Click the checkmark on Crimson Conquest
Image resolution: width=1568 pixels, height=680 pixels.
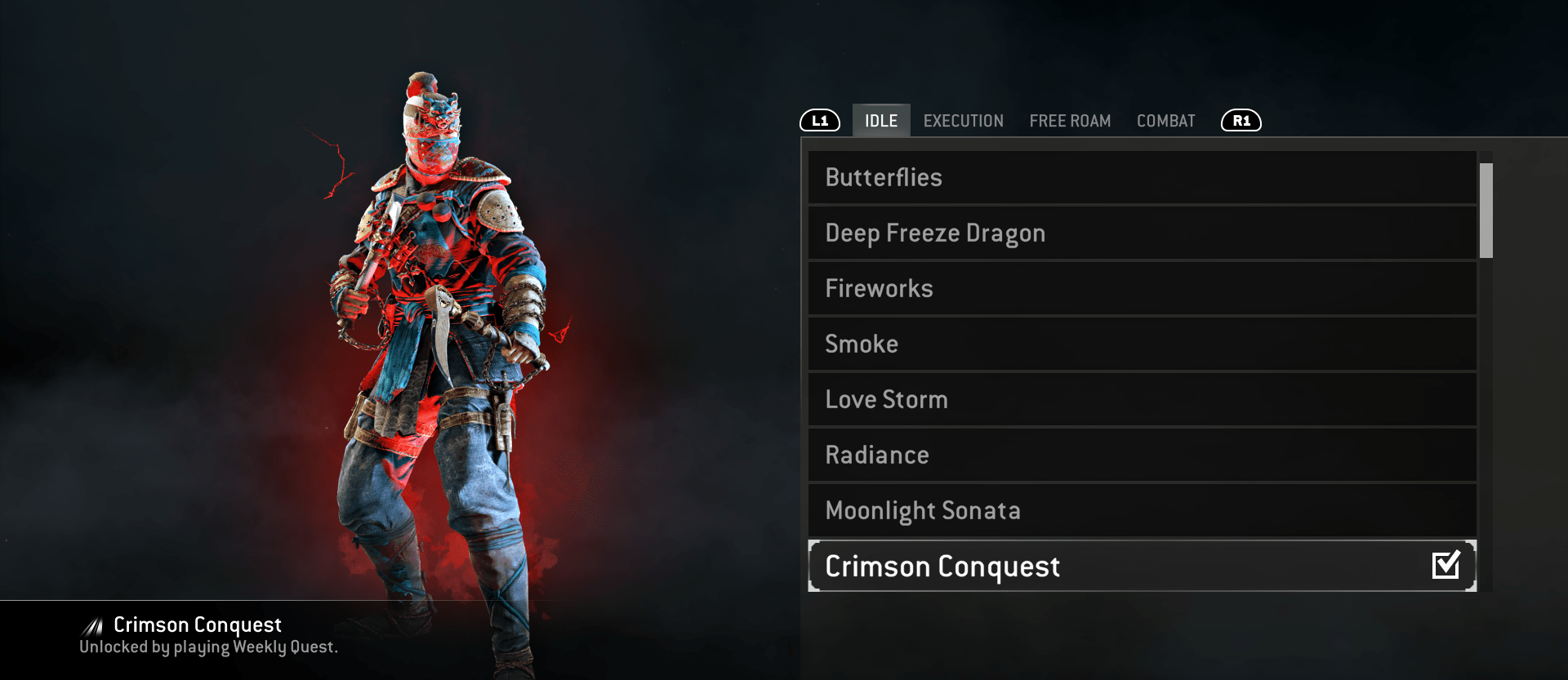point(1445,564)
